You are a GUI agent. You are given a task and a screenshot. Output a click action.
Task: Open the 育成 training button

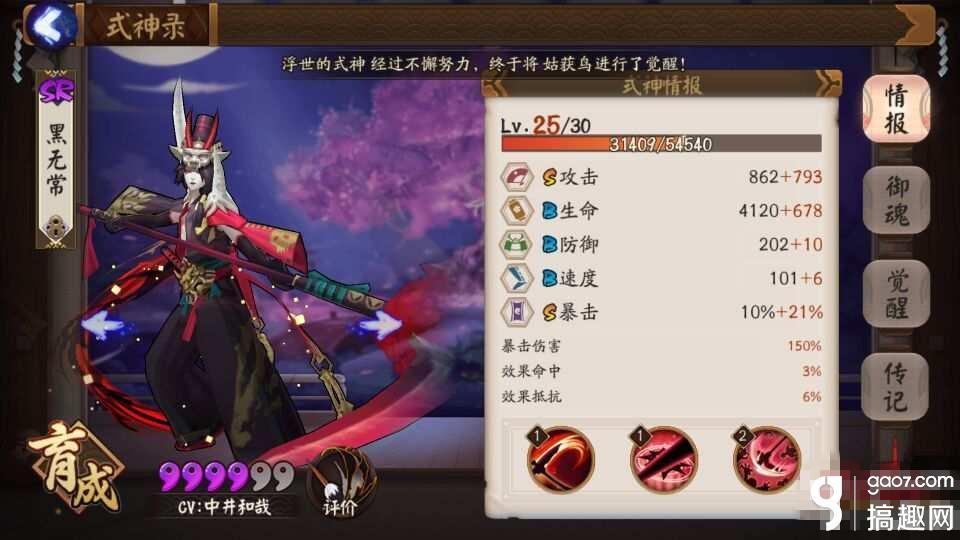pos(75,470)
